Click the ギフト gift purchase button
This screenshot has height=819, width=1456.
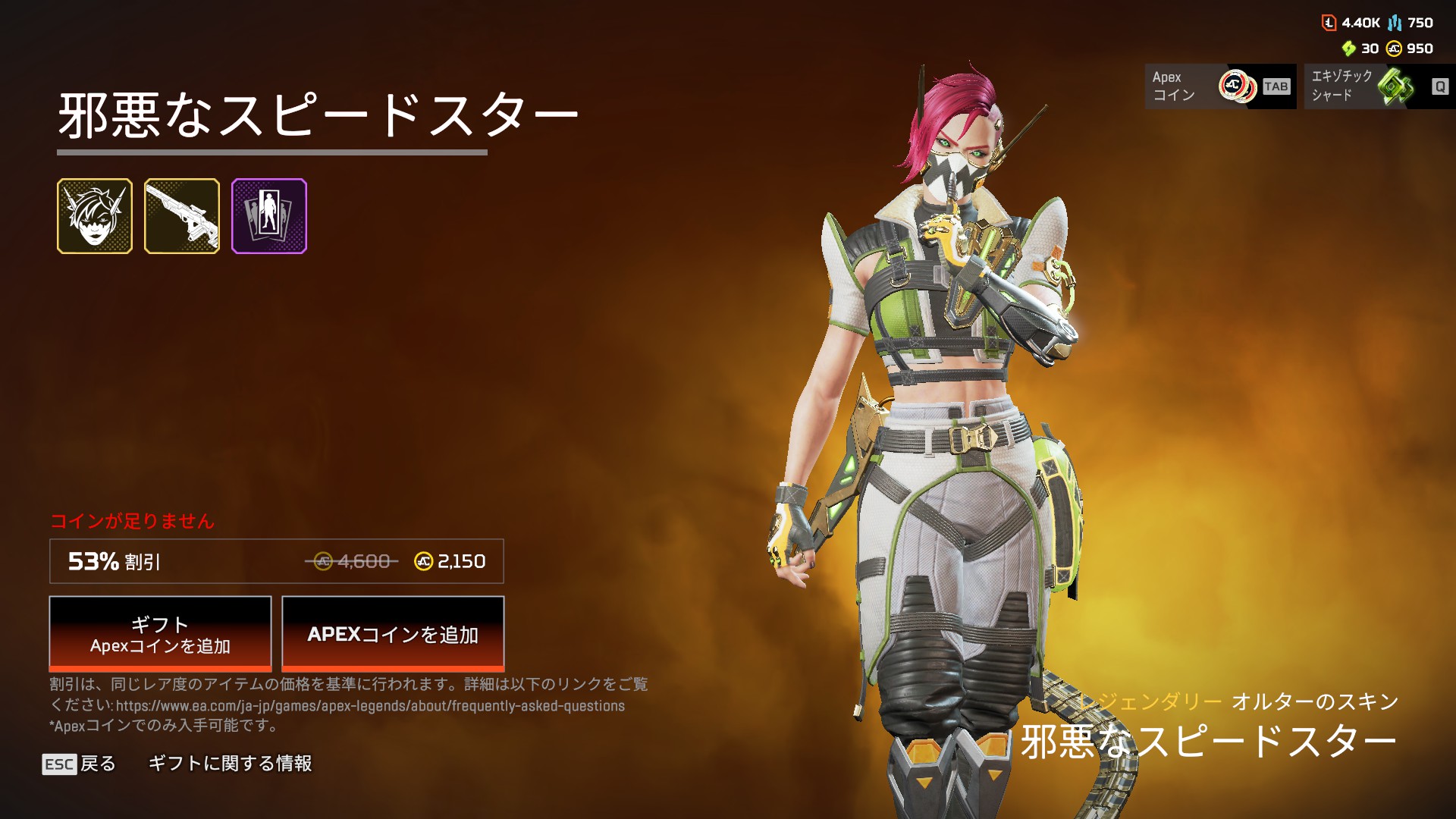[160, 633]
